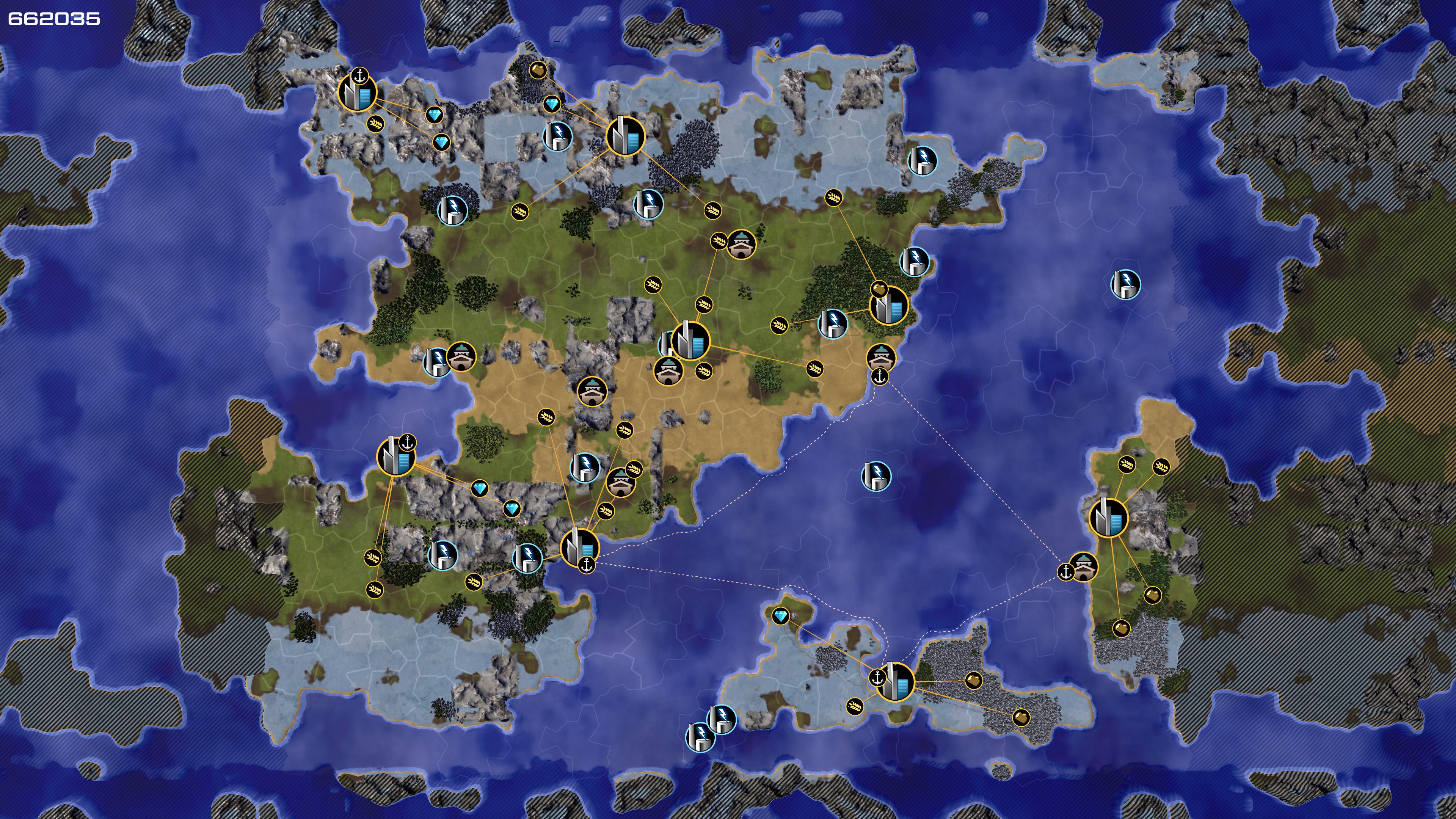
Task: Choose the fortress marker on the eastern island
Action: point(1083,567)
